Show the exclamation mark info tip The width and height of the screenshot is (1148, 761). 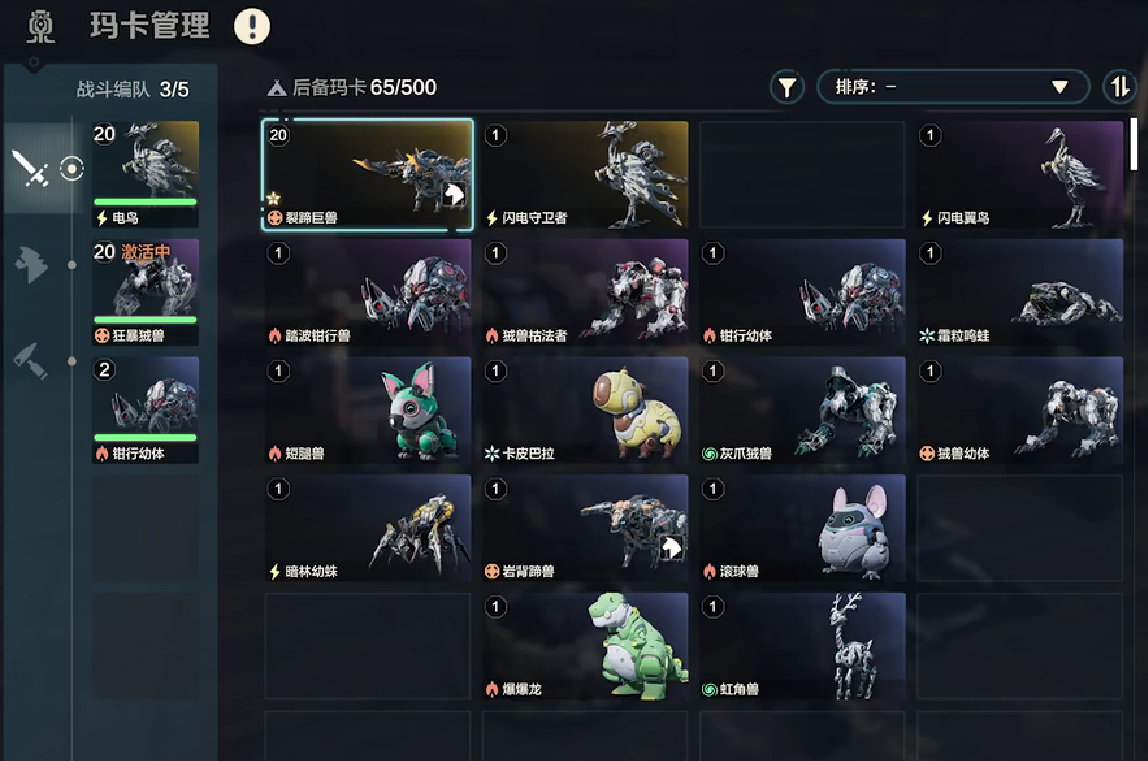click(x=252, y=26)
